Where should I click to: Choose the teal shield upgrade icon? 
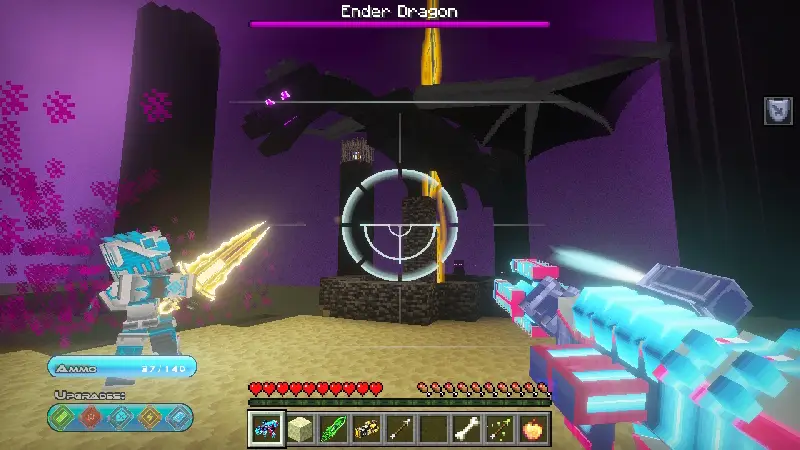point(122,416)
